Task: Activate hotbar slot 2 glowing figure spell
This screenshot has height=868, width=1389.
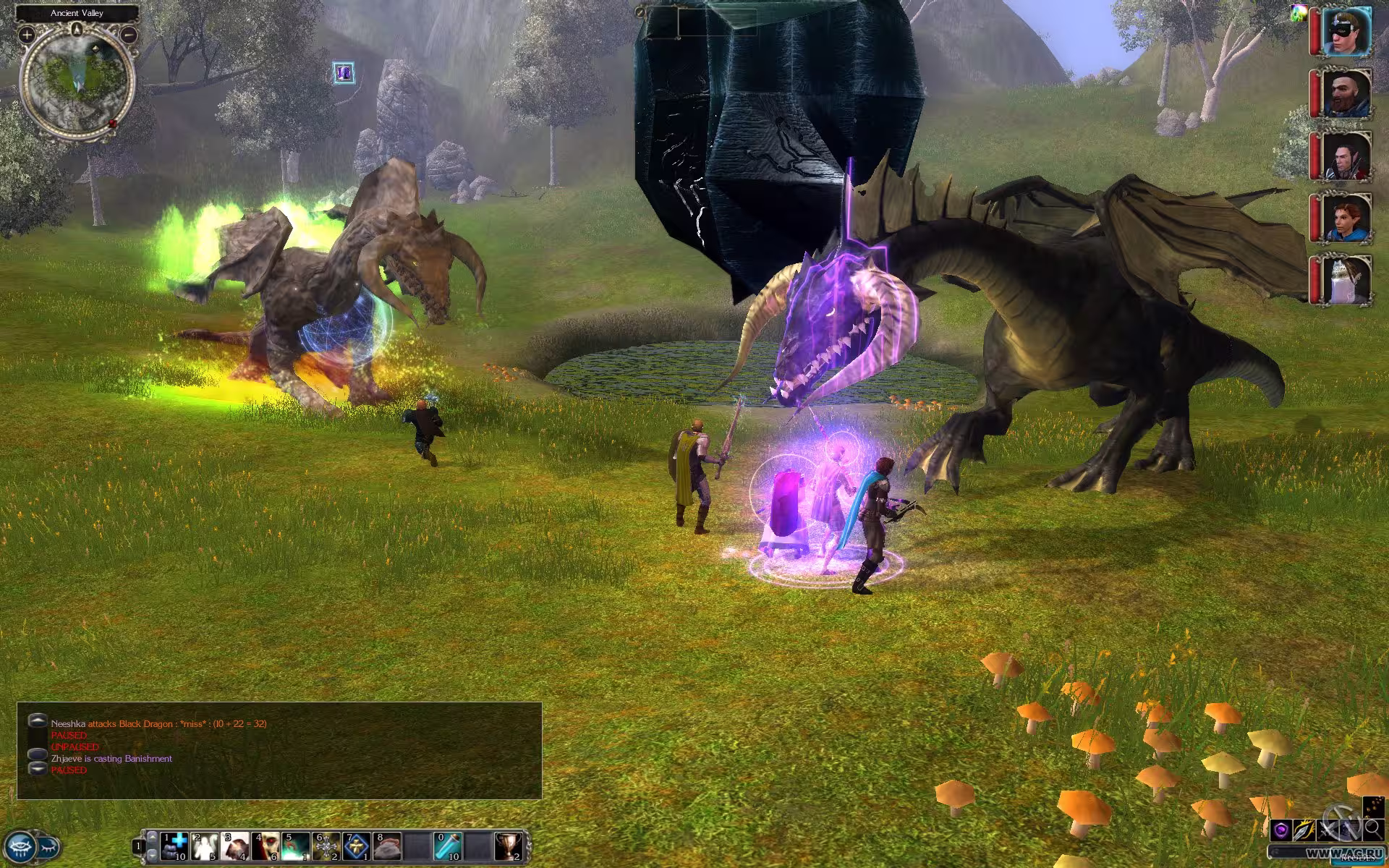Action: point(205,846)
